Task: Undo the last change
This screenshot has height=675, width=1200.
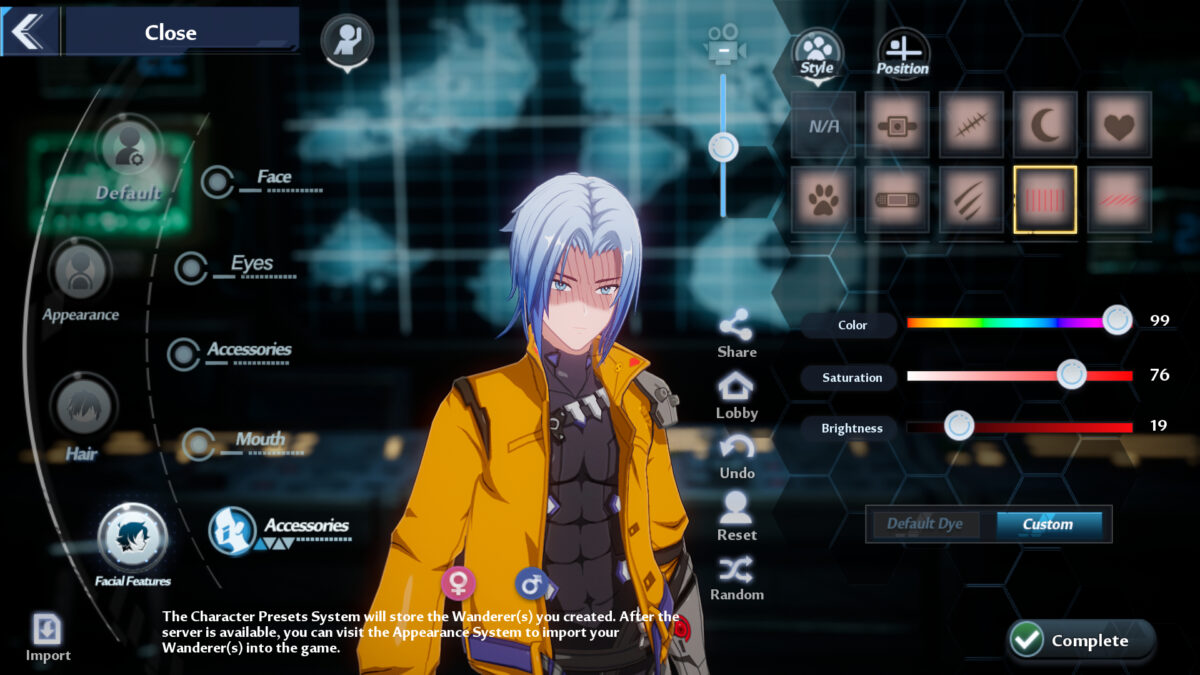Action: click(736, 455)
